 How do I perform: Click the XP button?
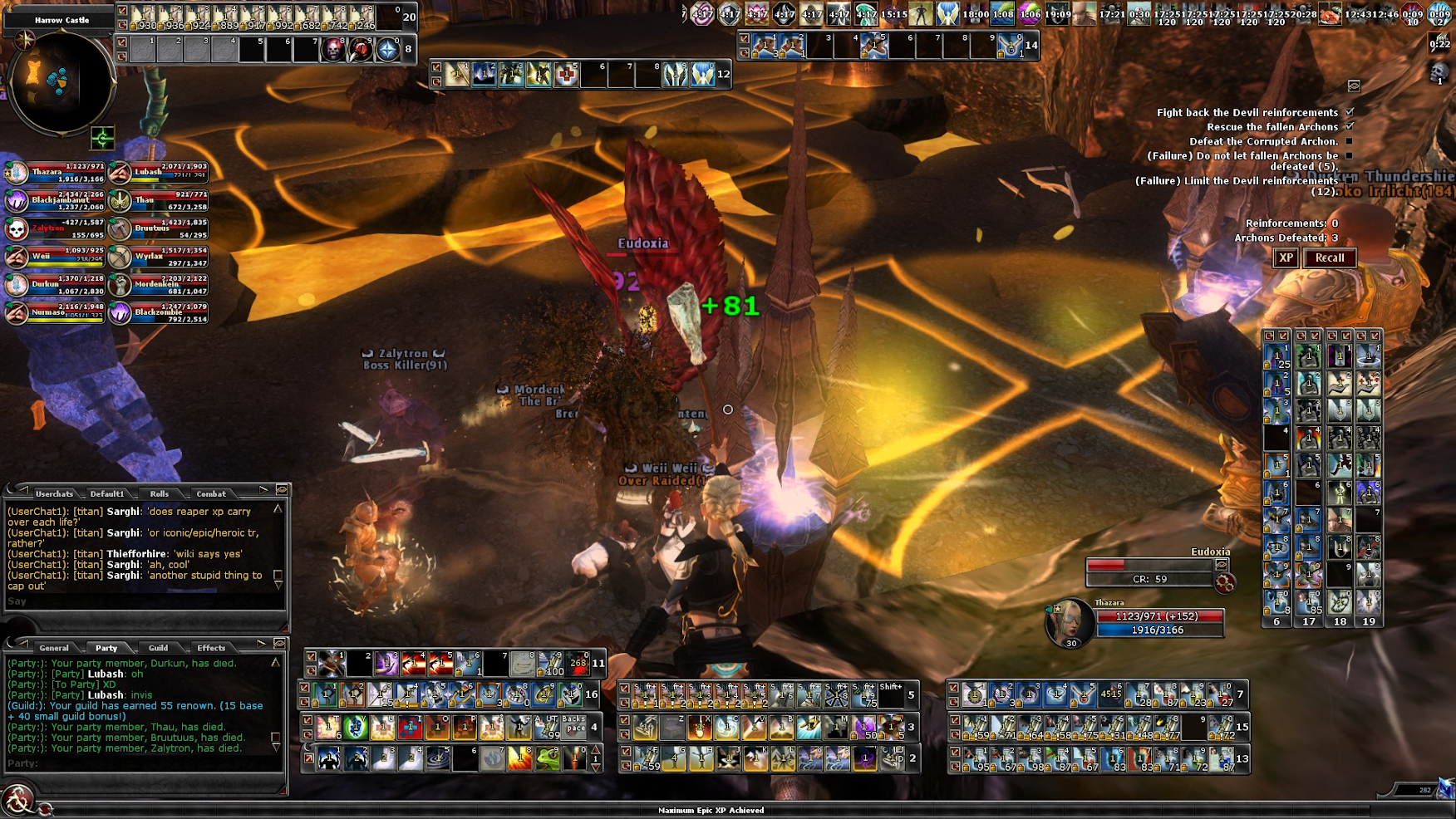tap(1286, 258)
